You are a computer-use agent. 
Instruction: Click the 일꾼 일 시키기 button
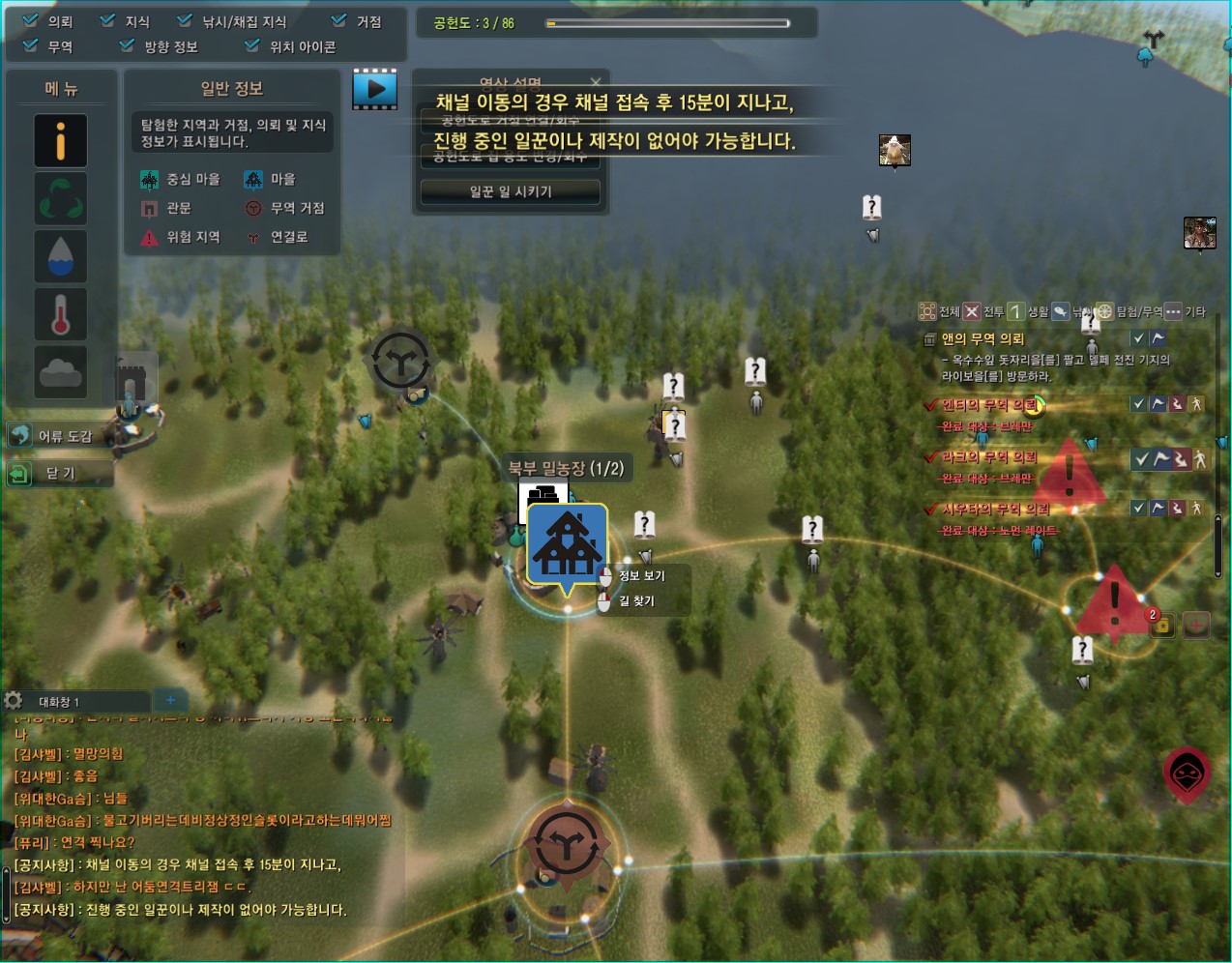[x=511, y=191]
